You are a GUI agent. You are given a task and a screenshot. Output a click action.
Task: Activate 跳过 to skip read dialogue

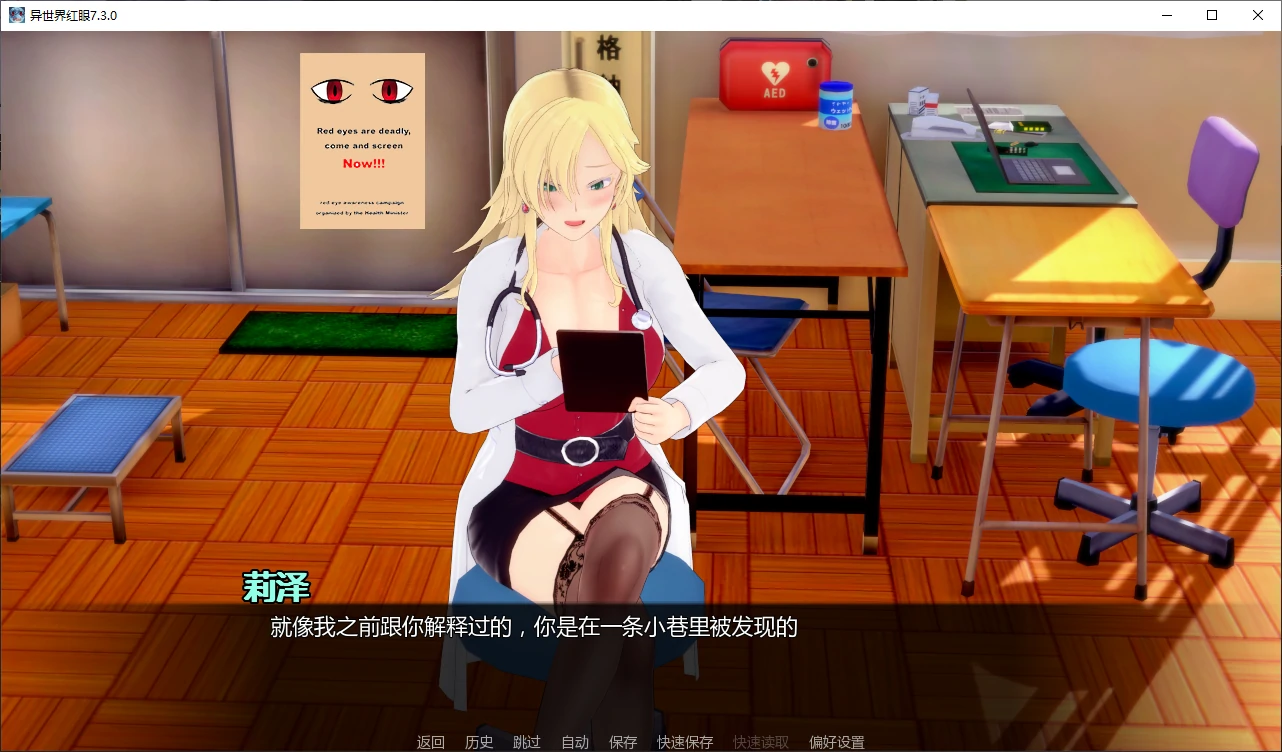tap(527, 742)
